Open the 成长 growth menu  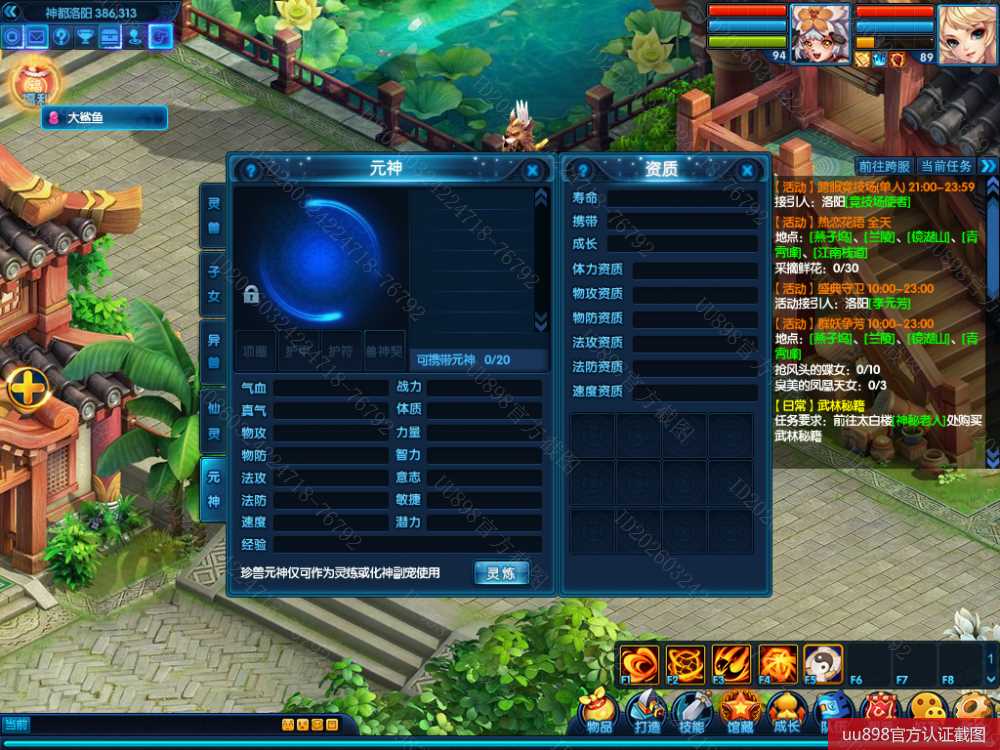(786, 713)
